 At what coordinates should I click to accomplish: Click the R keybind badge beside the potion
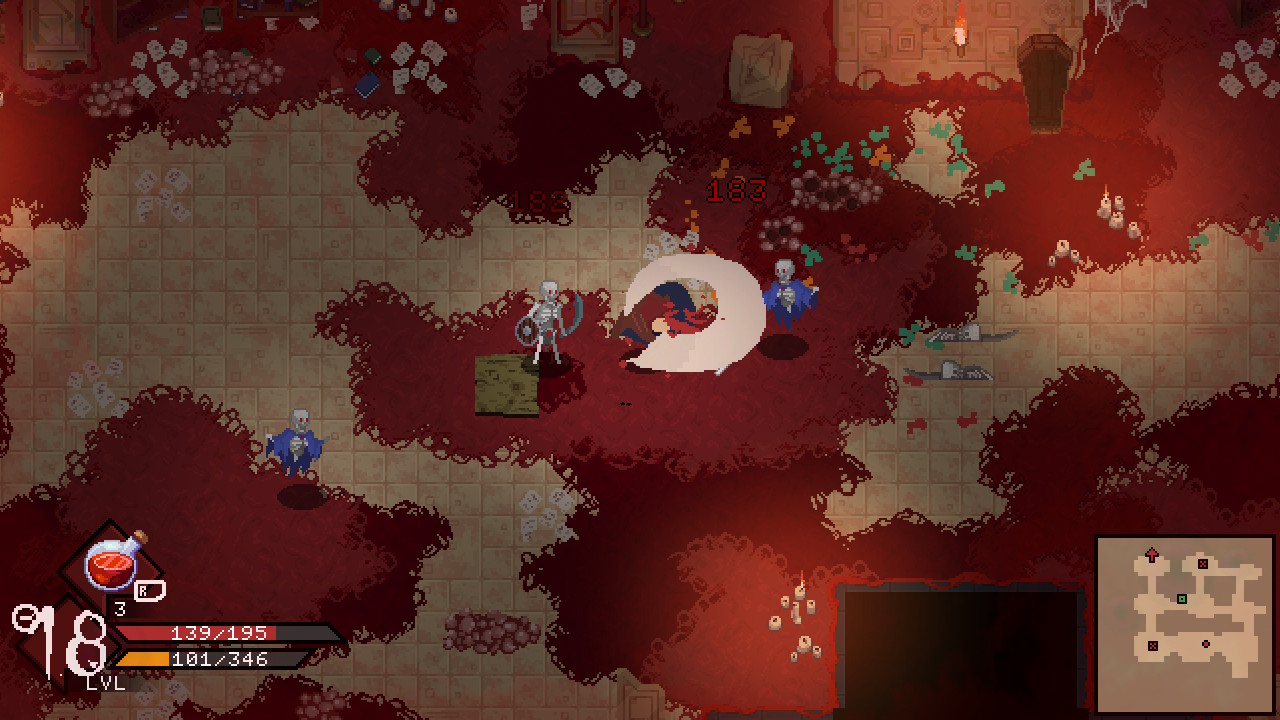149,591
